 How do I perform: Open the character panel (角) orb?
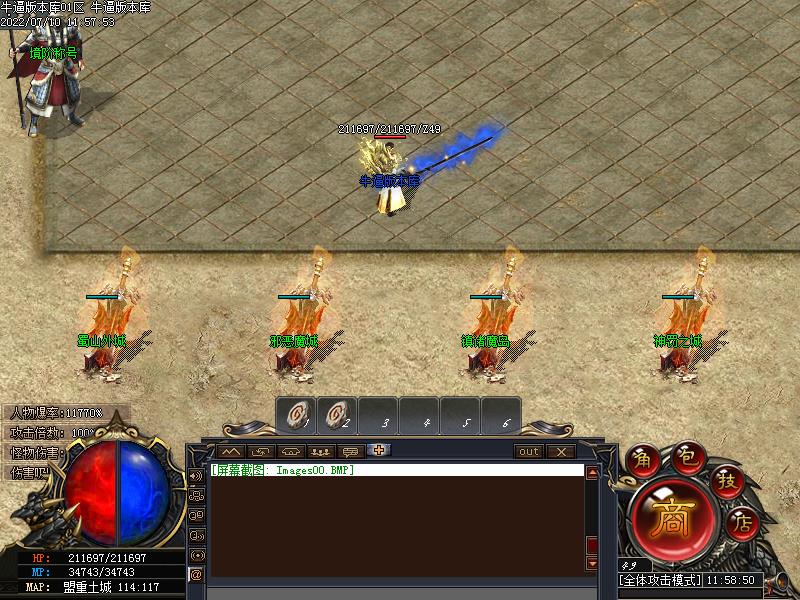pyautogui.click(x=642, y=460)
